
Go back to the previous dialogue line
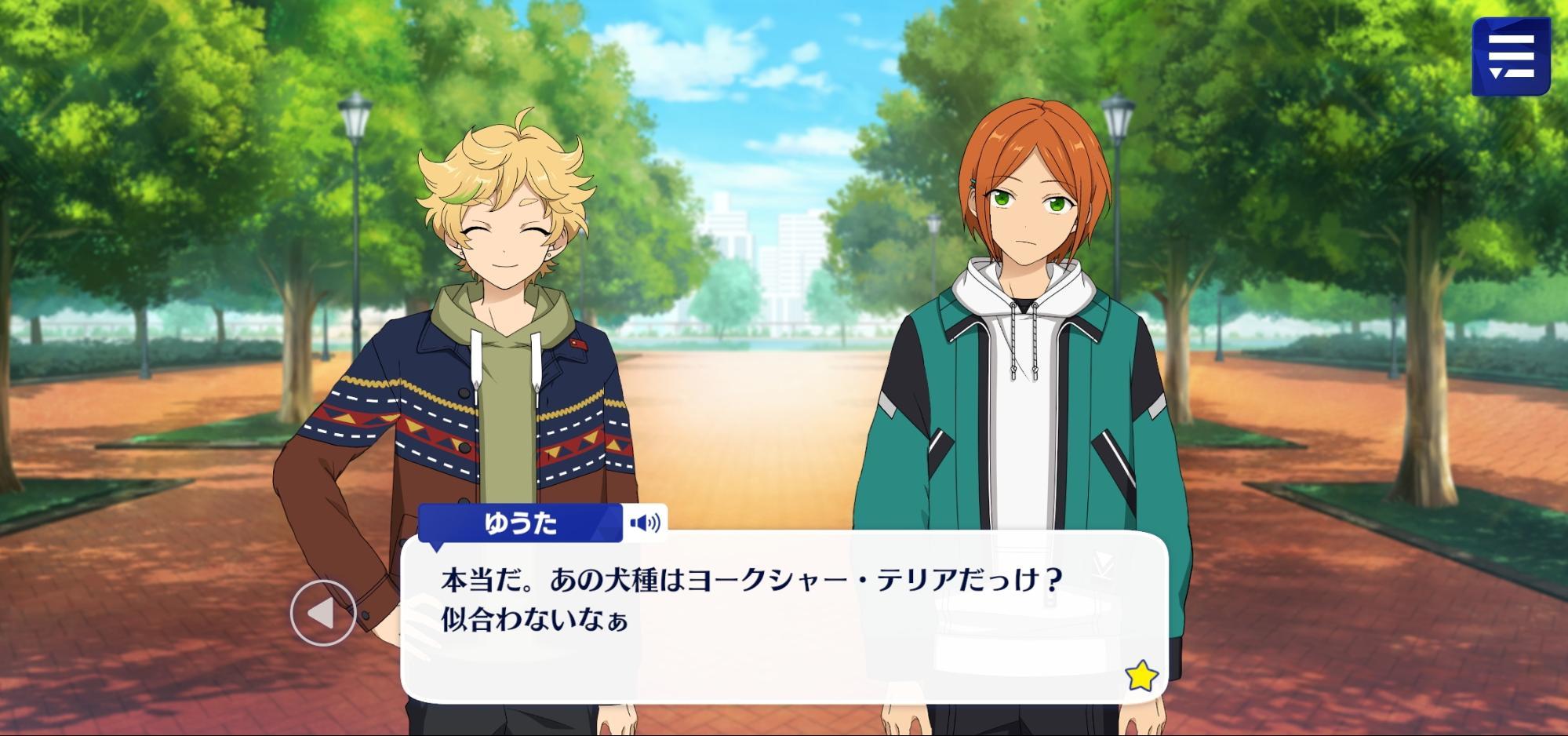(322, 614)
